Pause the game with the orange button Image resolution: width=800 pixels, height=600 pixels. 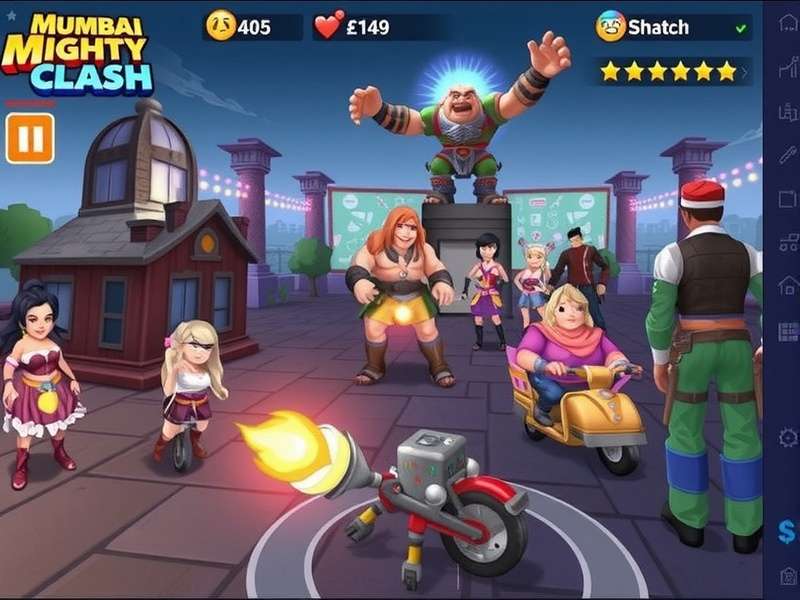[x=30, y=138]
